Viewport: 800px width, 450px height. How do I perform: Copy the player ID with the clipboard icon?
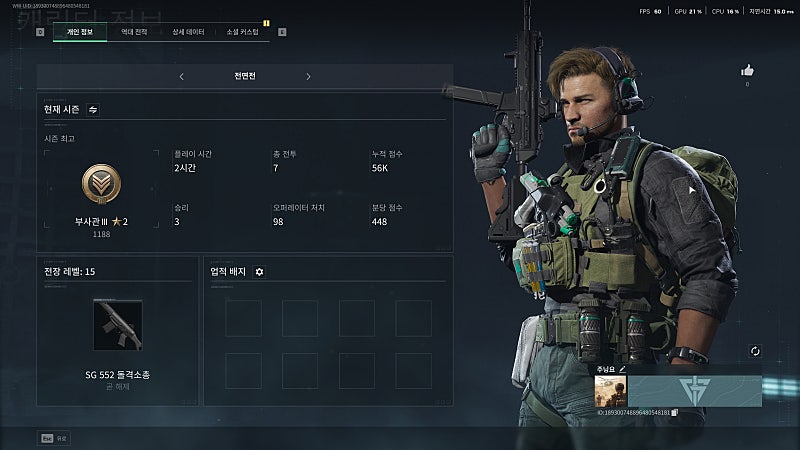(675, 412)
